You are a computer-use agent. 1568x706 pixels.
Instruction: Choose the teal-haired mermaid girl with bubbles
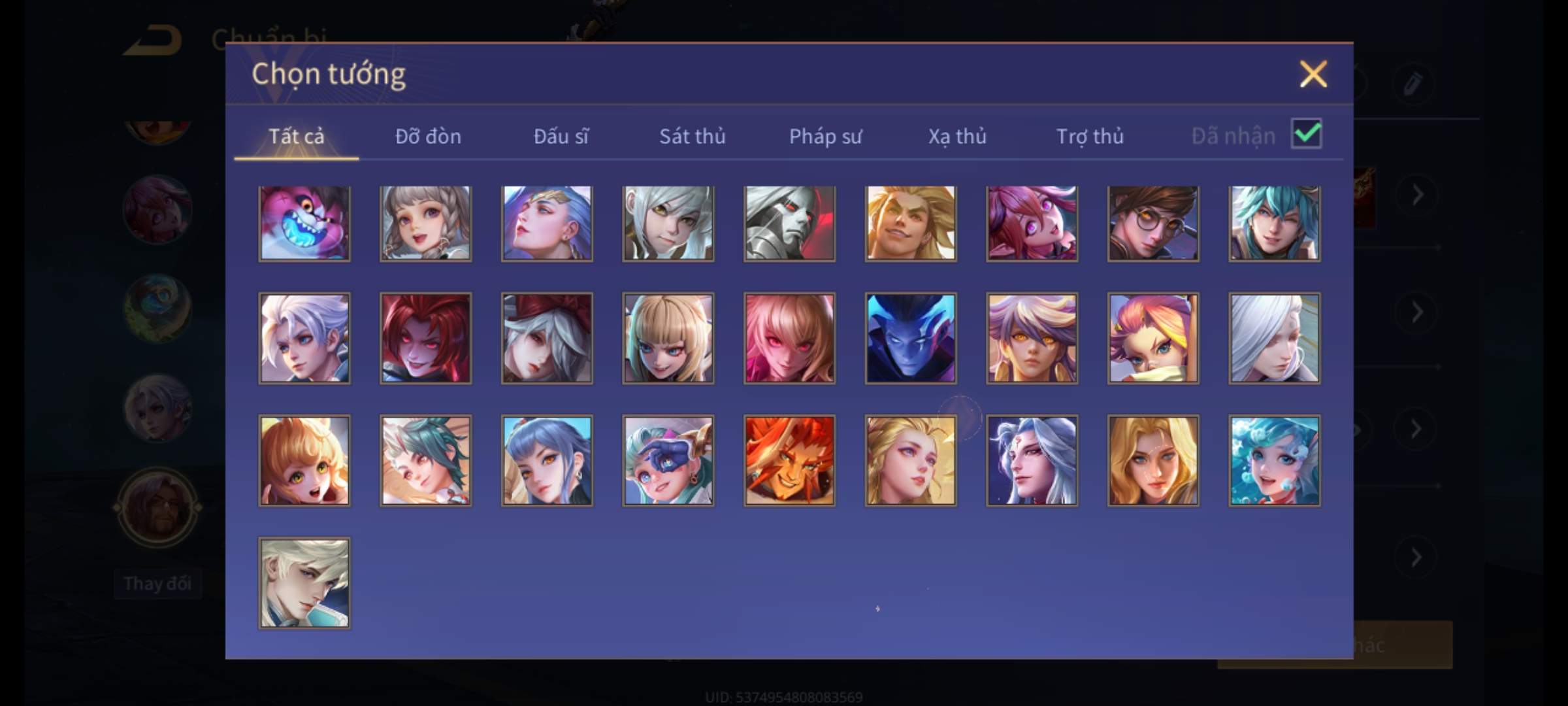point(1274,461)
